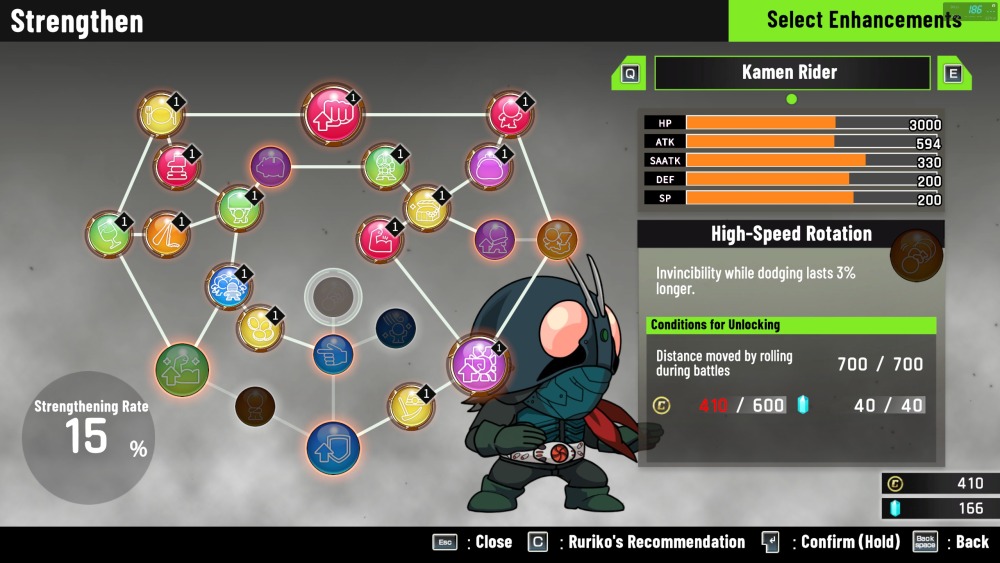This screenshot has height=563, width=1000.
Task: Open Ruriko's Recommendation
Action: coord(538,542)
